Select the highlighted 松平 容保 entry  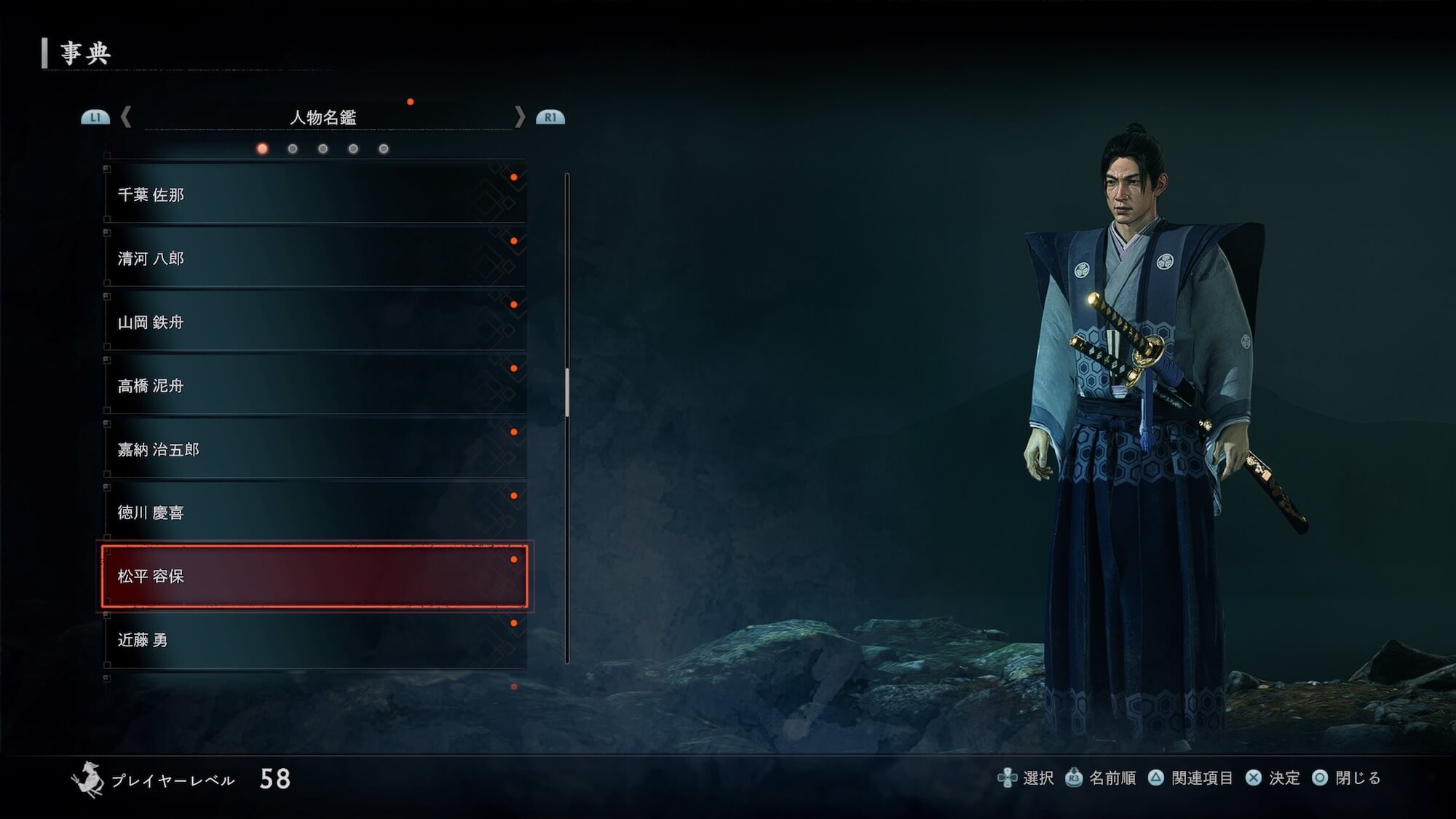(x=314, y=576)
